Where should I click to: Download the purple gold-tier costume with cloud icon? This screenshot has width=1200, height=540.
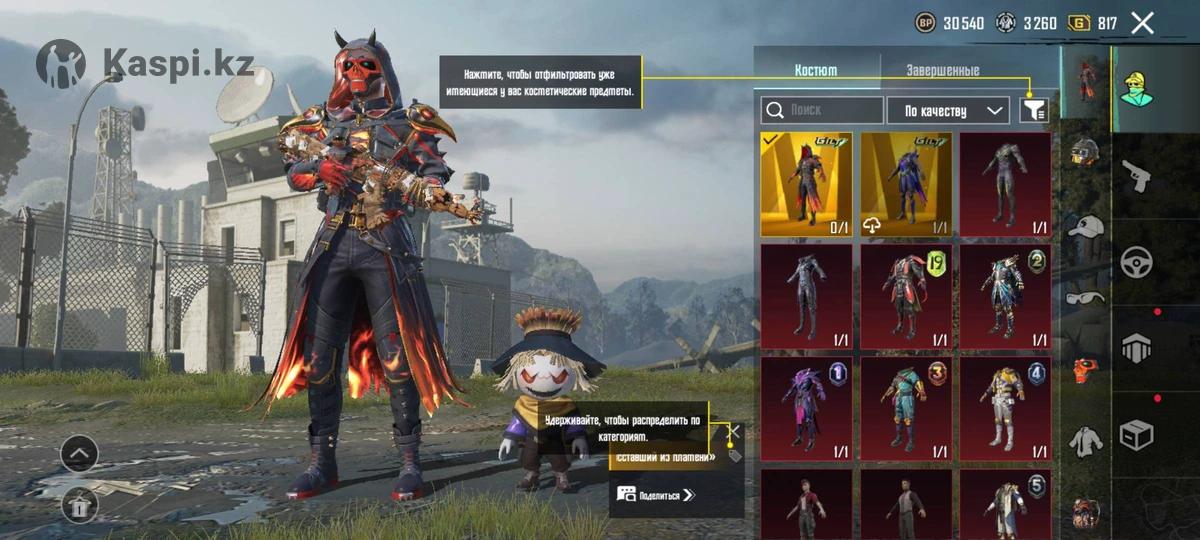(906, 185)
